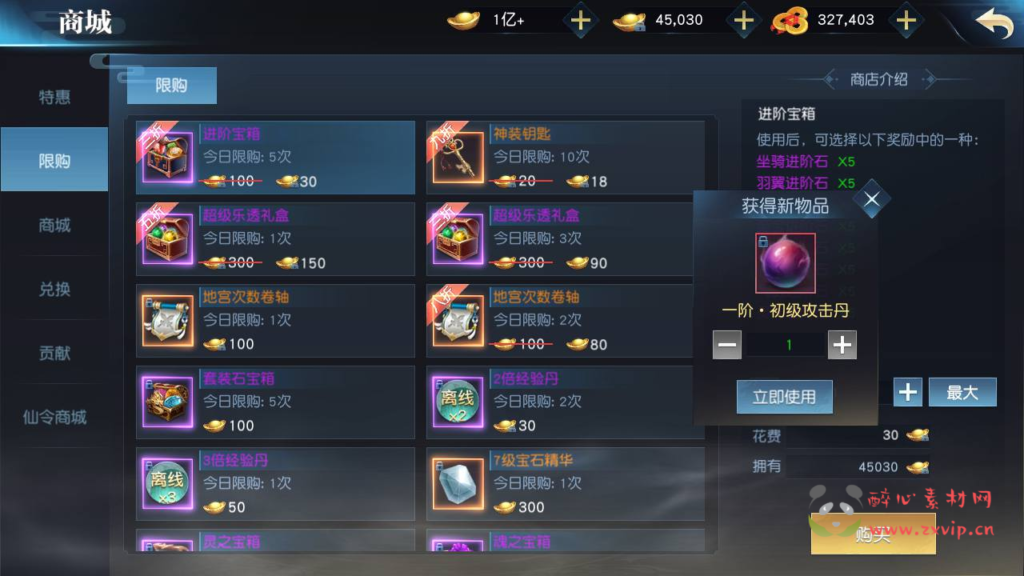Add more coins beside 327,403
This screenshot has height=576, width=1024.
(x=905, y=20)
